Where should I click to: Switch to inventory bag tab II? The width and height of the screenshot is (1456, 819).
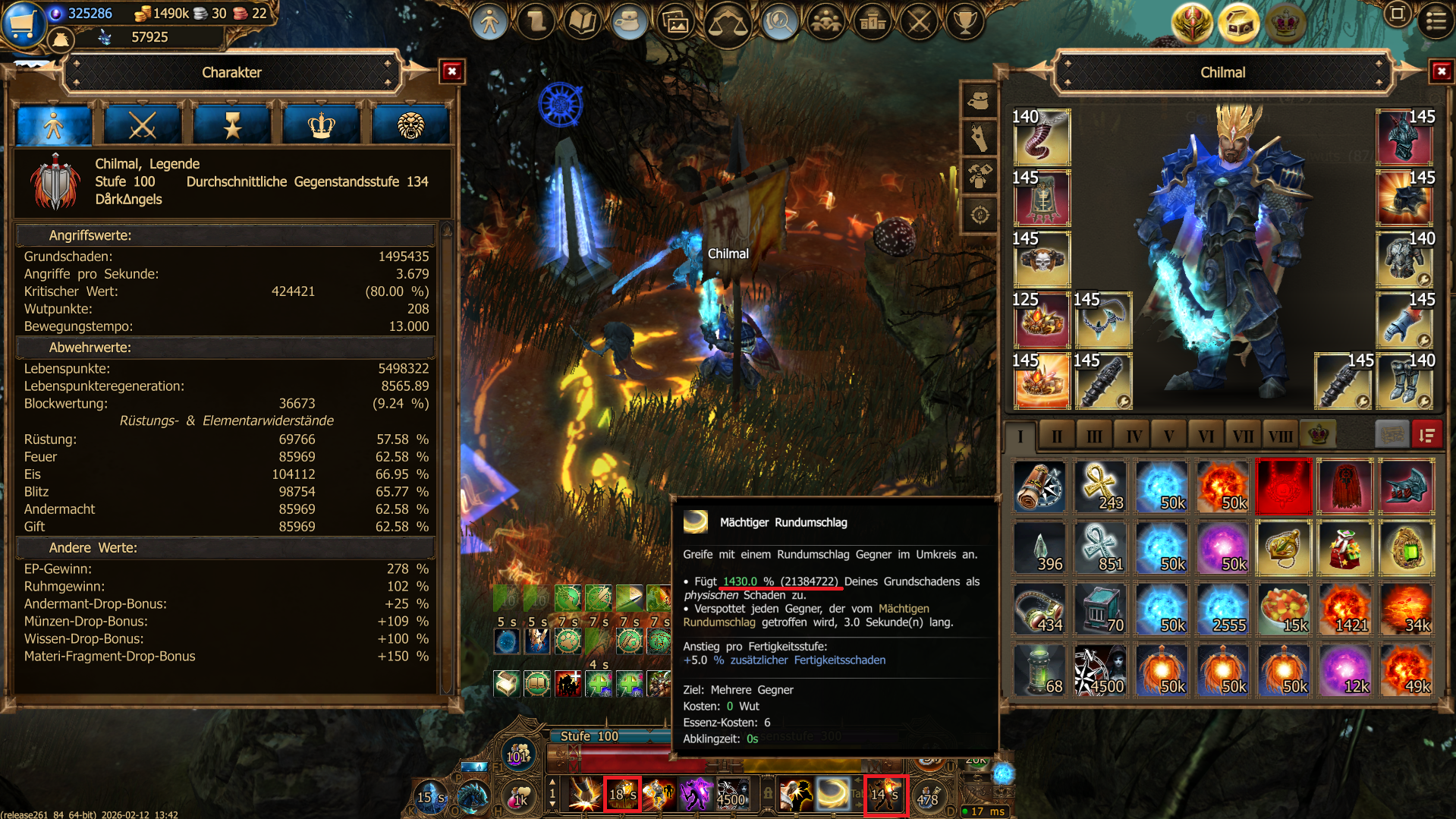pos(1056,436)
